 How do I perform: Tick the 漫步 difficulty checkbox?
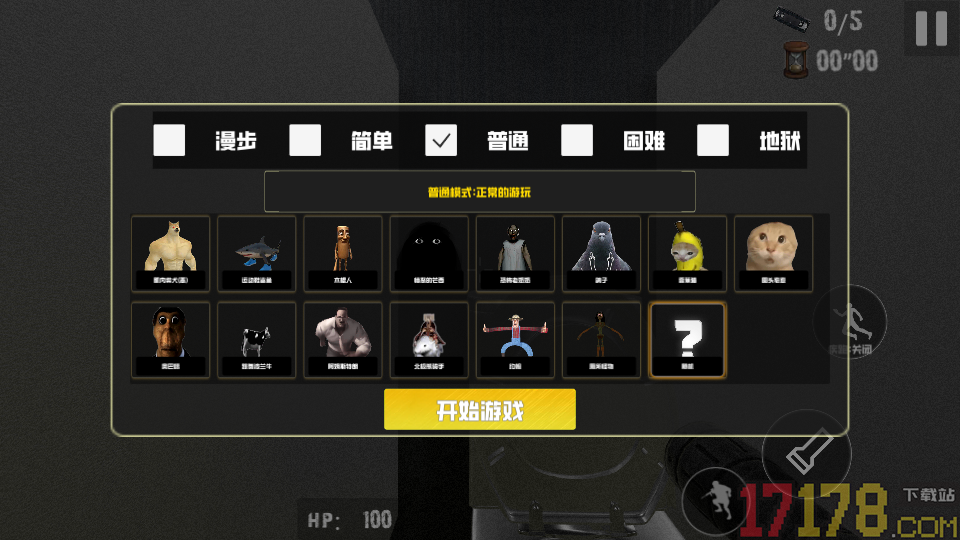169,141
